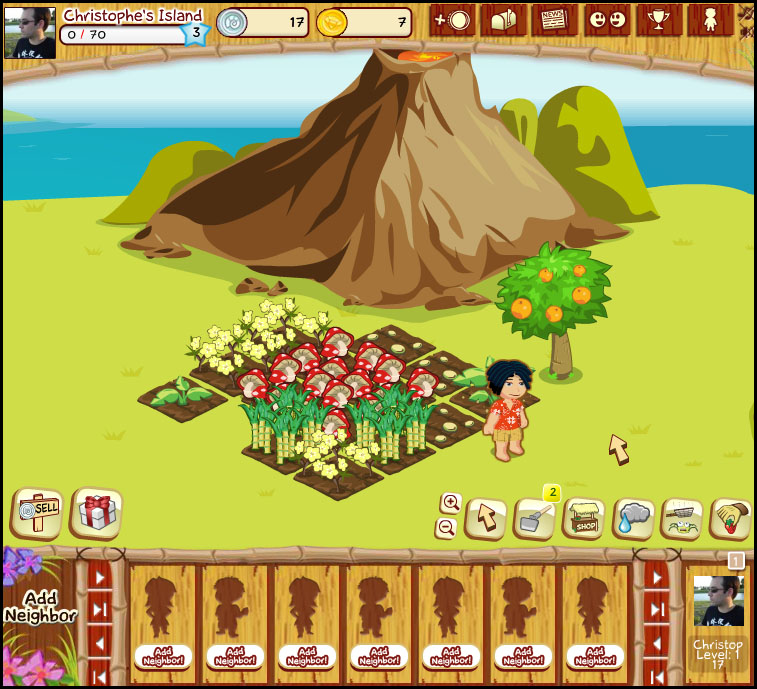757x689 pixels.
Task: Open the mailbox
Action: [x=504, y=21]
